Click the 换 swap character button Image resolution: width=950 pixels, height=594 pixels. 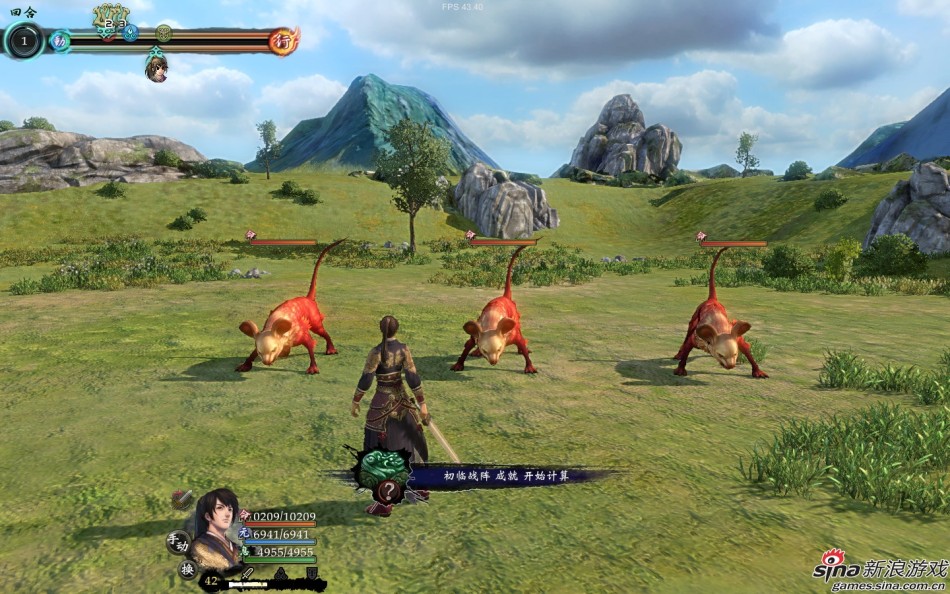click(188, 569)
